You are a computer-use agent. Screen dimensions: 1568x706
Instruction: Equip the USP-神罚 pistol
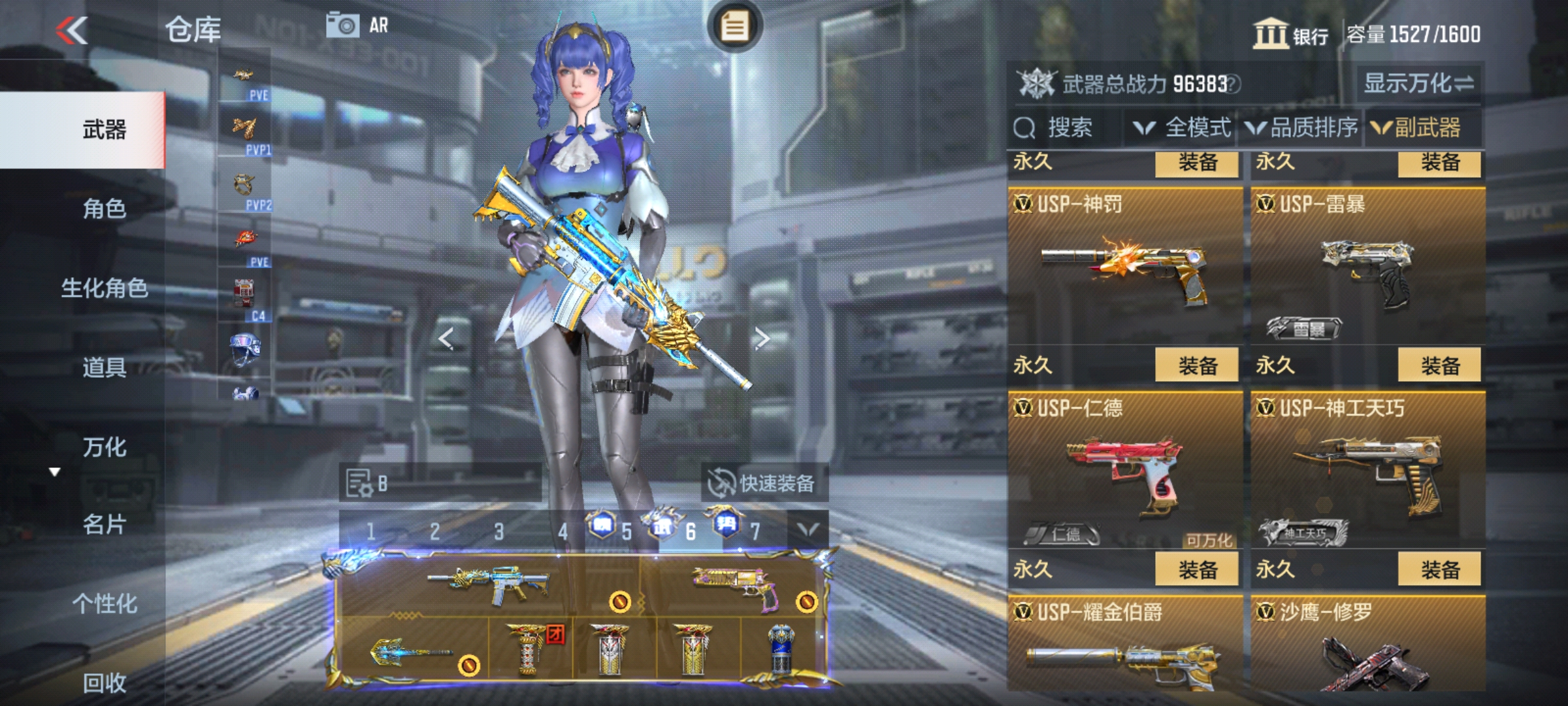click(1197, 365)
